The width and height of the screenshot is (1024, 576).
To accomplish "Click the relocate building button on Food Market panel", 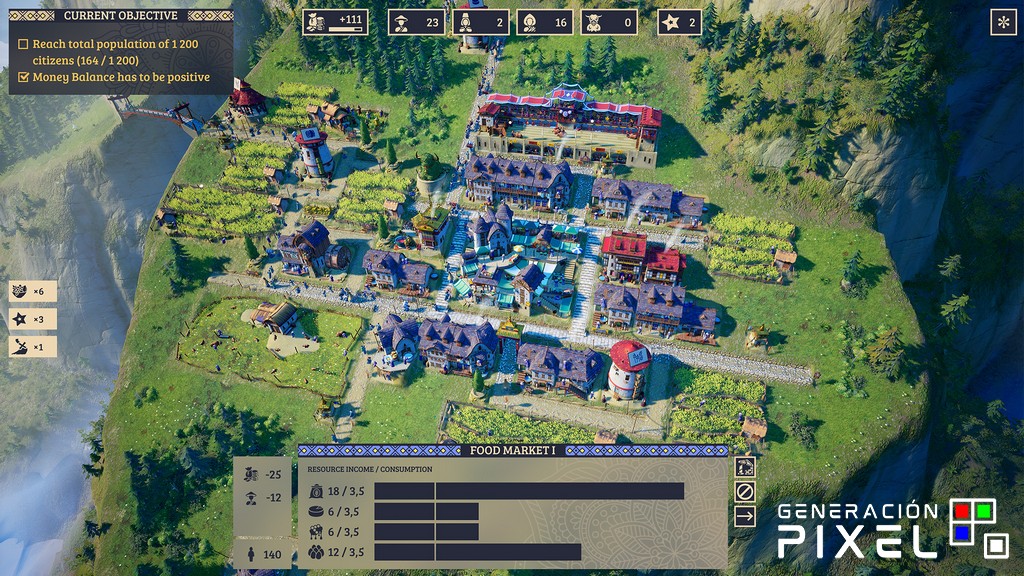I will coord(744,467).
